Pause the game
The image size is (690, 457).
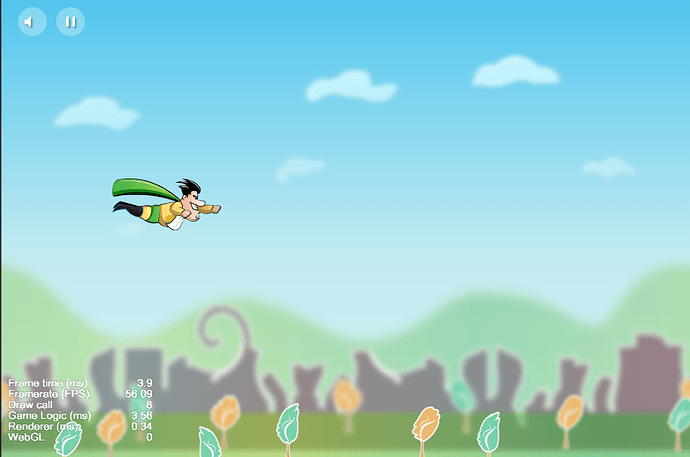pos(70,21)
